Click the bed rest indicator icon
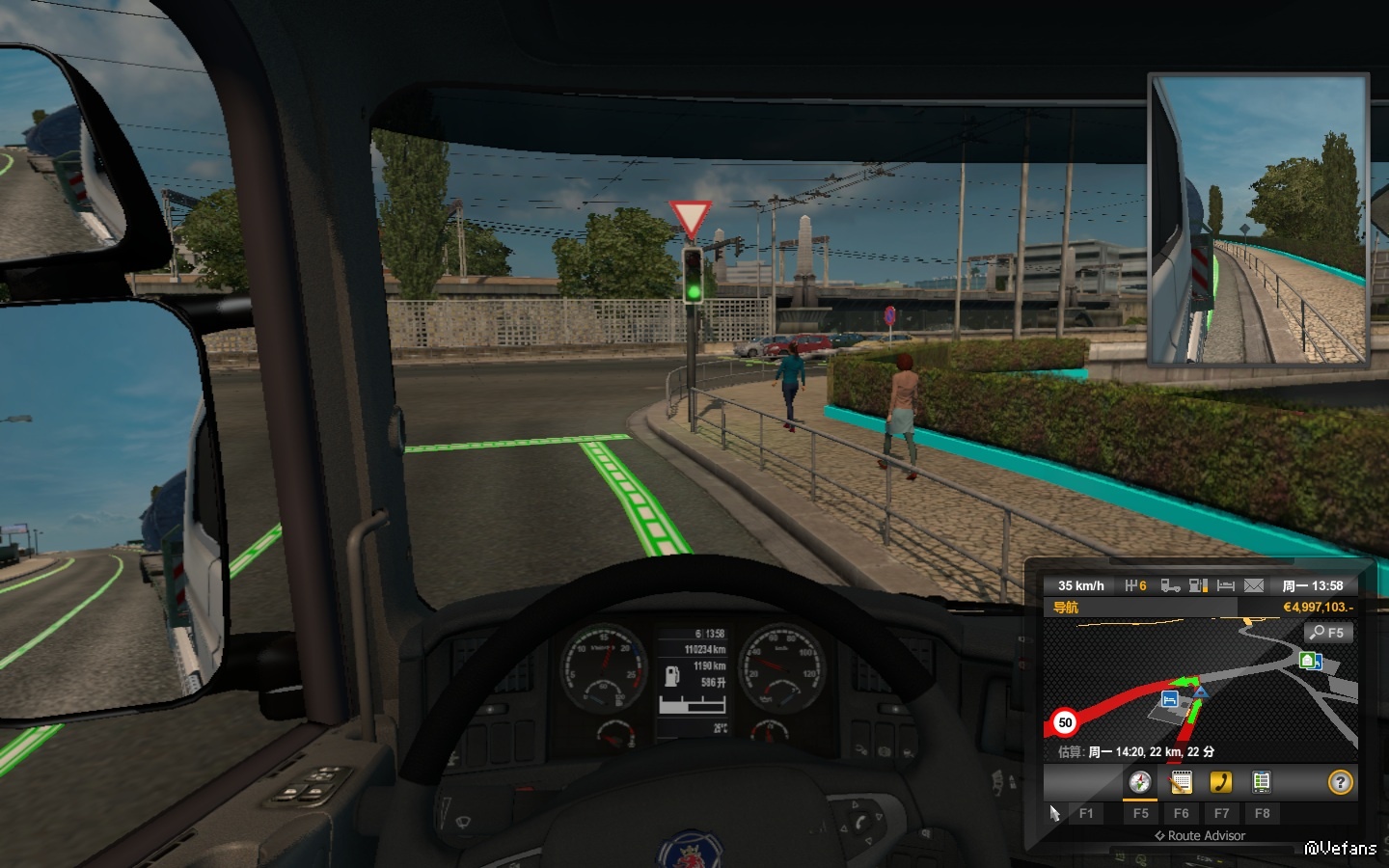The image size is (1389, 868). coord(1225,585)
